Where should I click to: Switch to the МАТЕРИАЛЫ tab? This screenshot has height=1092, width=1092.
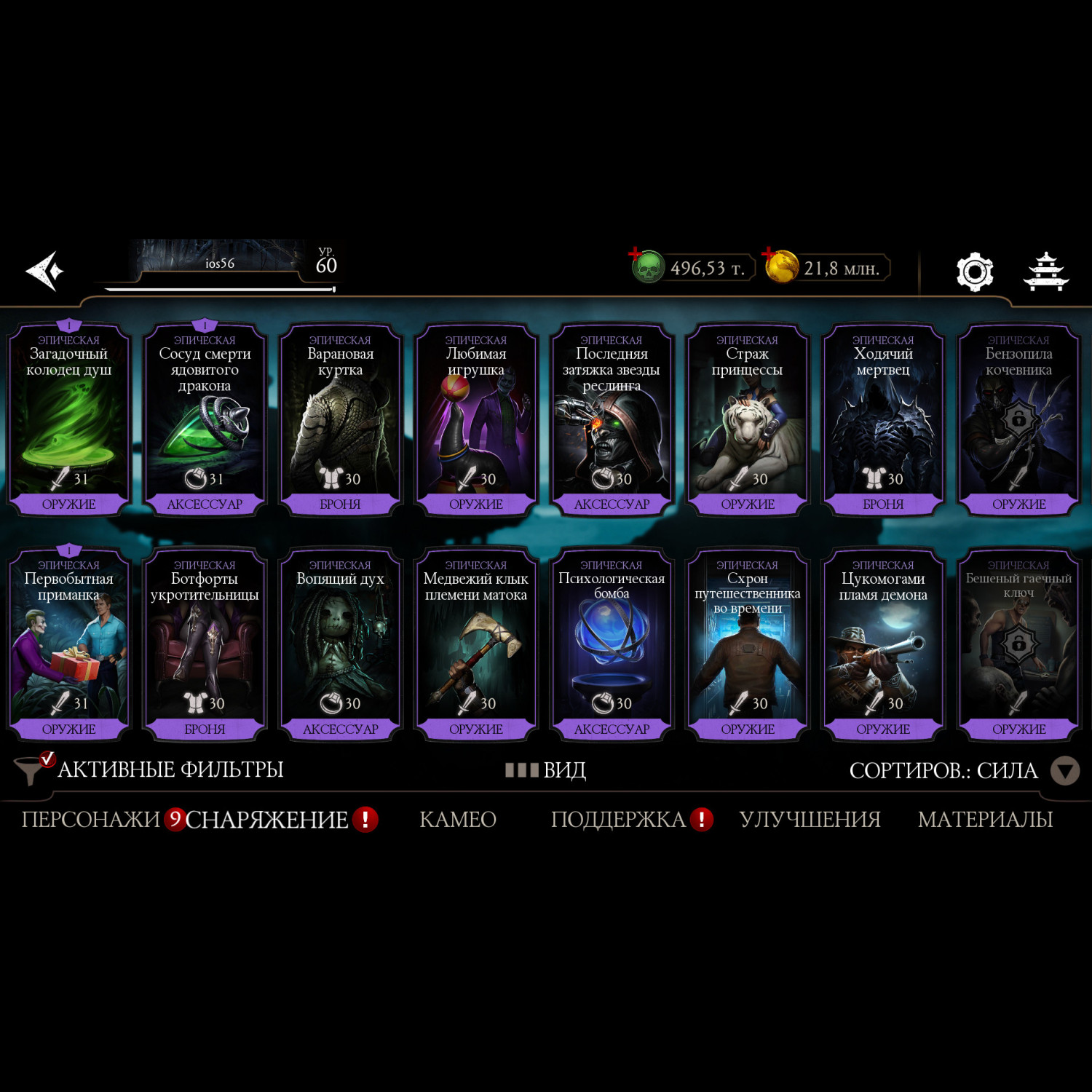click(985, 820)
